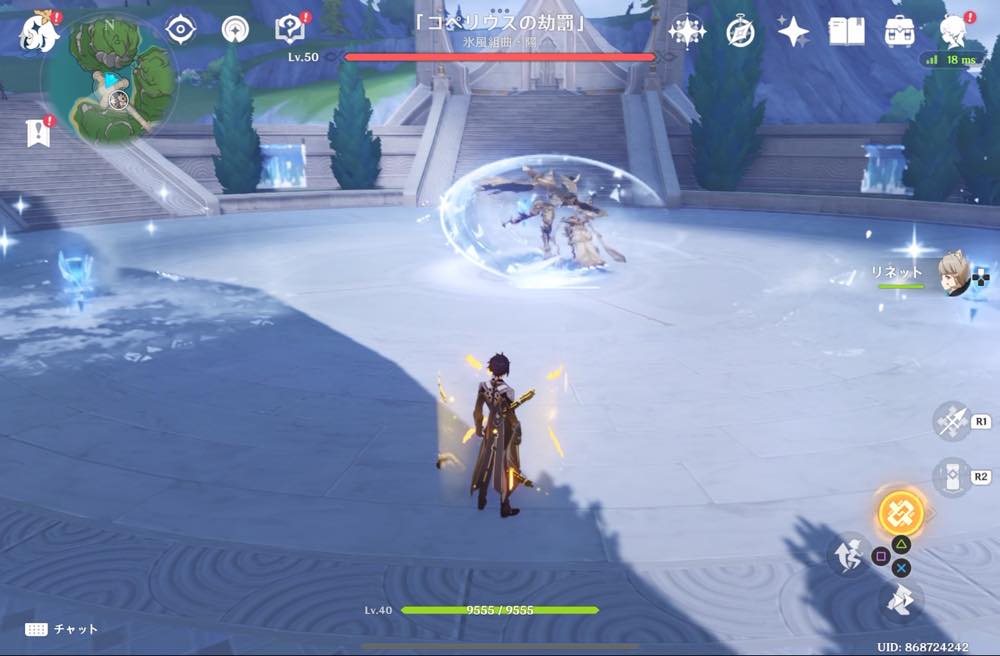
Task: Open the Paimon main menu
Action: (40, 31)
